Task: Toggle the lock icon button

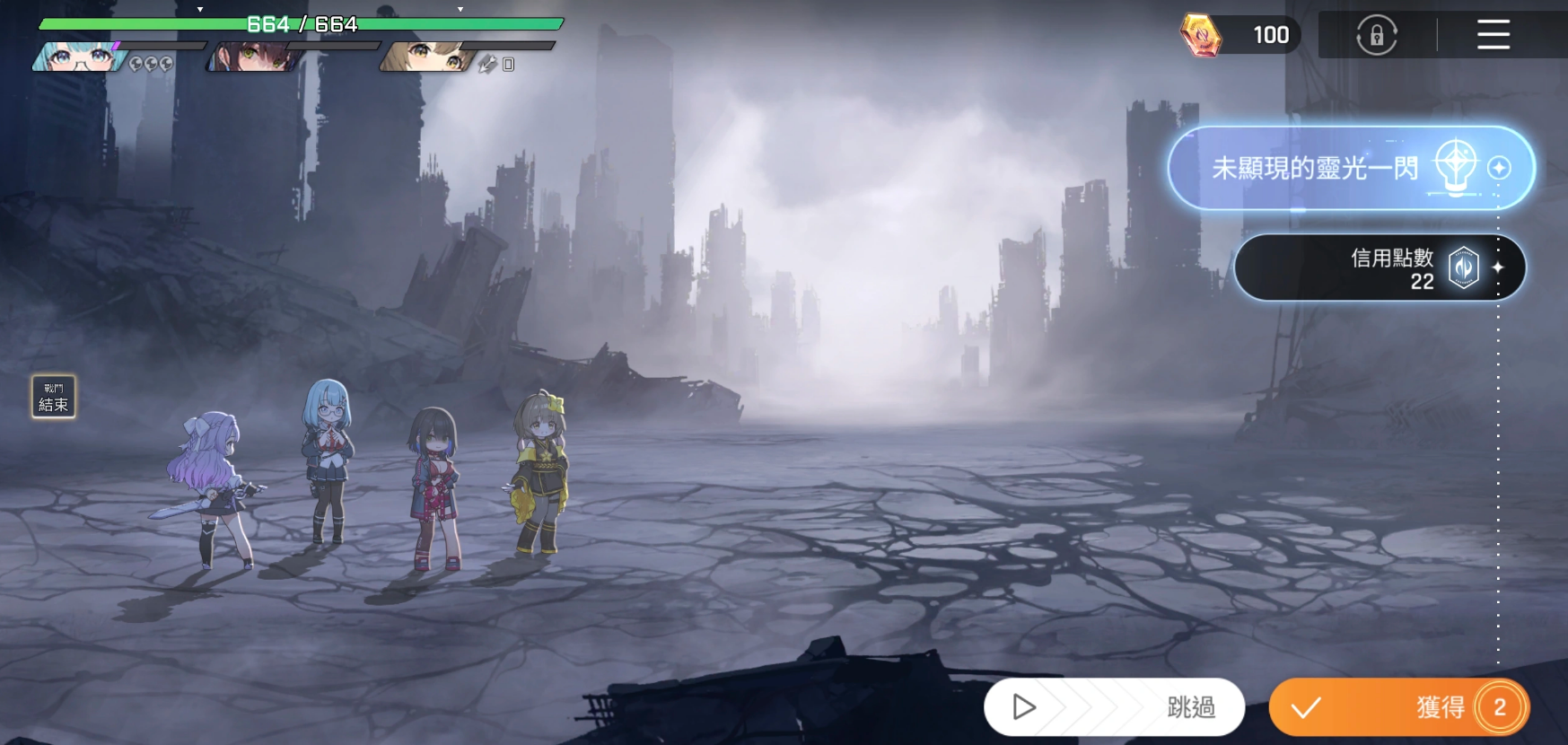Action: tap(1376, 36)
